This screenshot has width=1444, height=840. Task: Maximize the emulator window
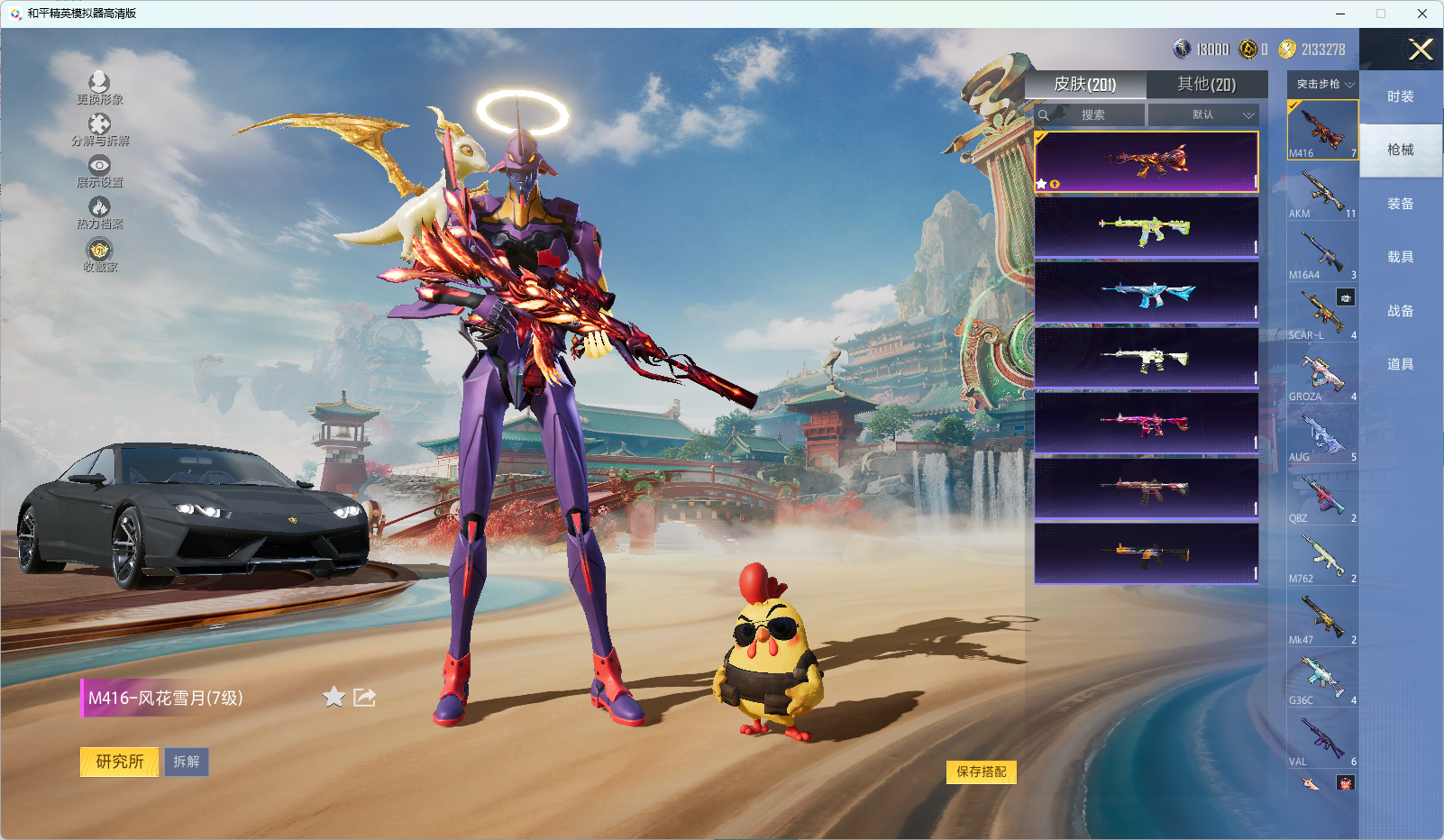tap(1380, 14)
